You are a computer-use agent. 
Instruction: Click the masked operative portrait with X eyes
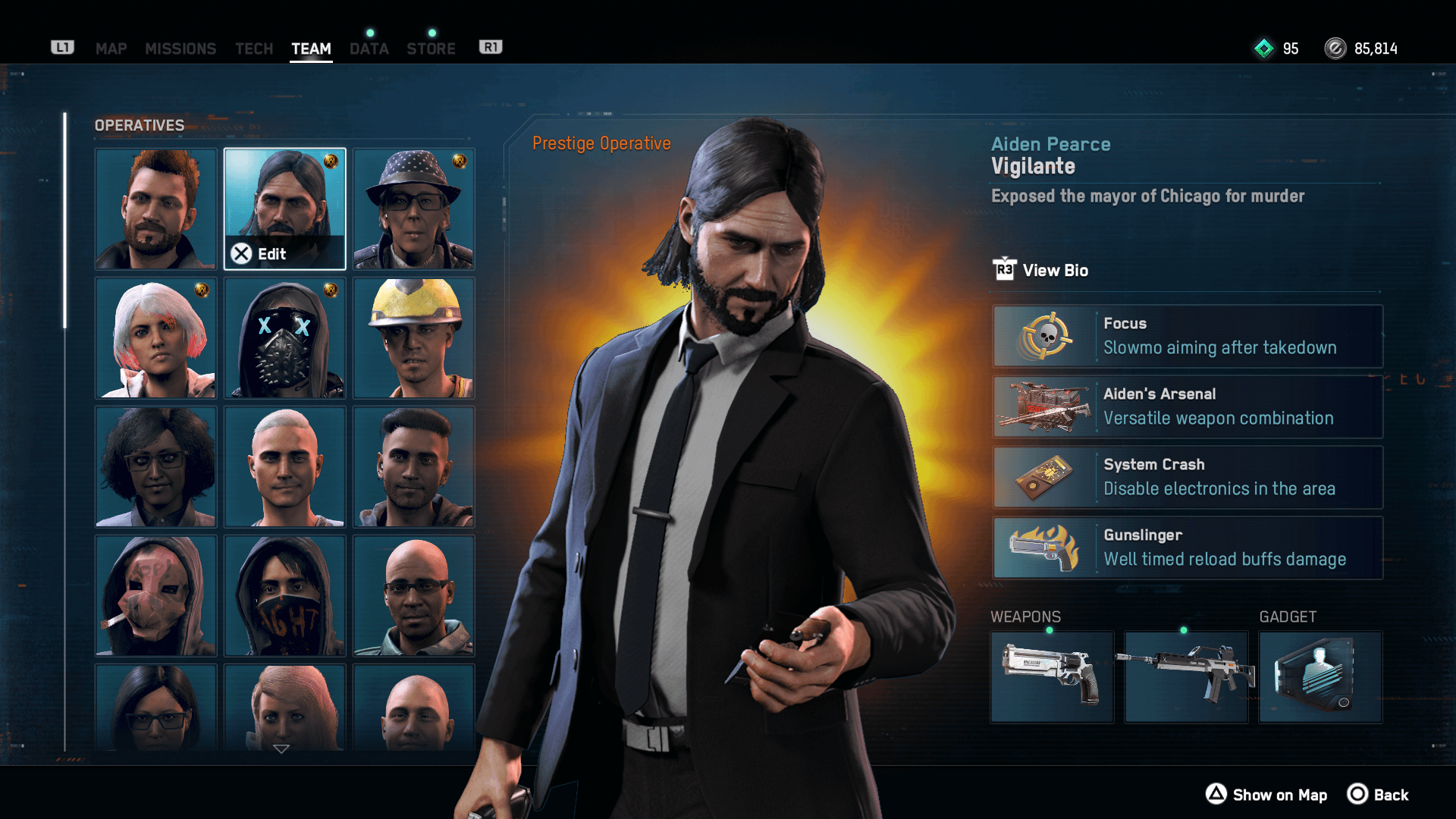[x=284, y=338]
